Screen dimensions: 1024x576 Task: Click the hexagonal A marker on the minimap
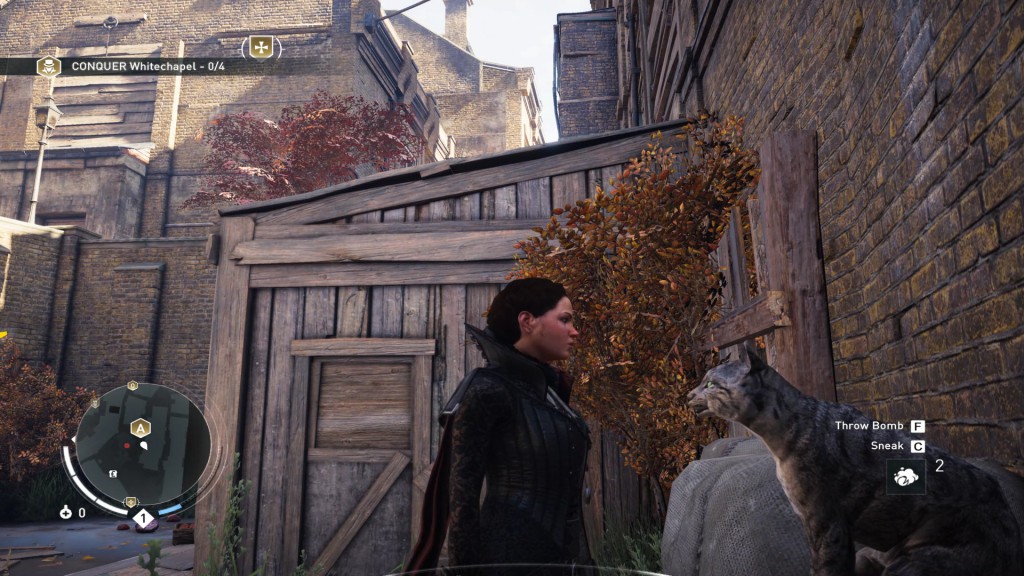140,427
